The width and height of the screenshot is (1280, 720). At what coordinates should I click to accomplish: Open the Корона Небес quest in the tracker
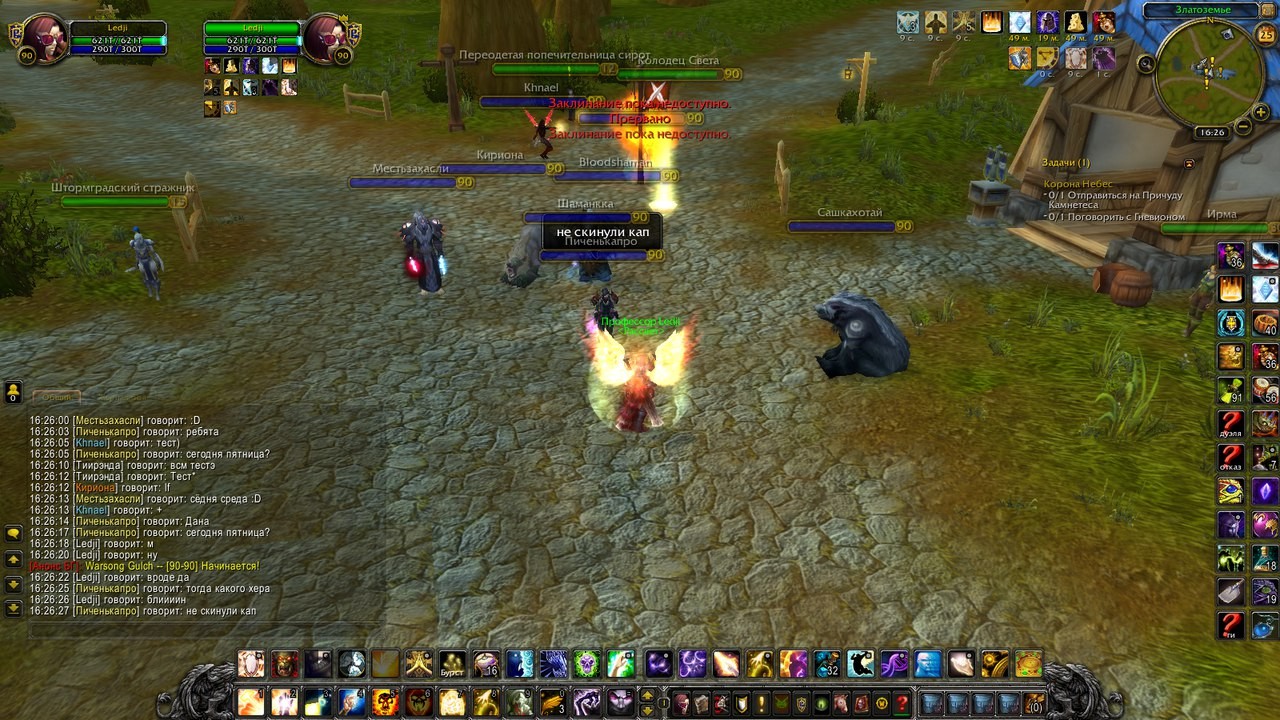(1078, 184)
